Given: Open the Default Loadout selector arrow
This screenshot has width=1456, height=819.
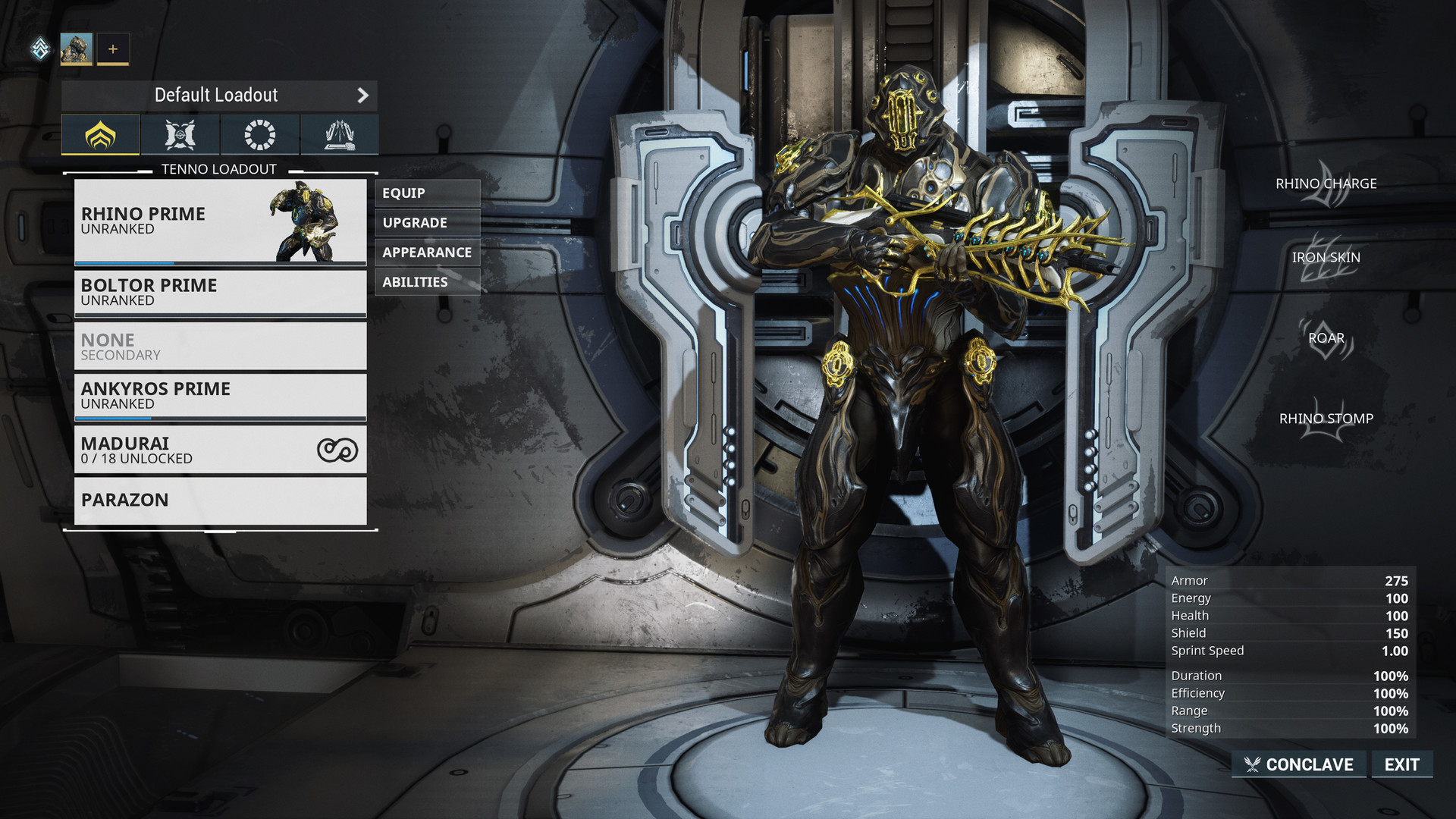Looking at the screenshot, I should click(362, 96).
